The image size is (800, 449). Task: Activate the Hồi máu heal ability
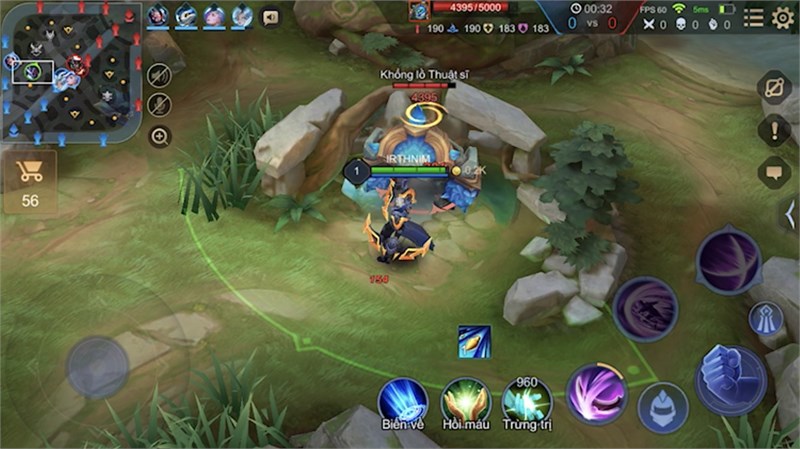coord(465,400)
